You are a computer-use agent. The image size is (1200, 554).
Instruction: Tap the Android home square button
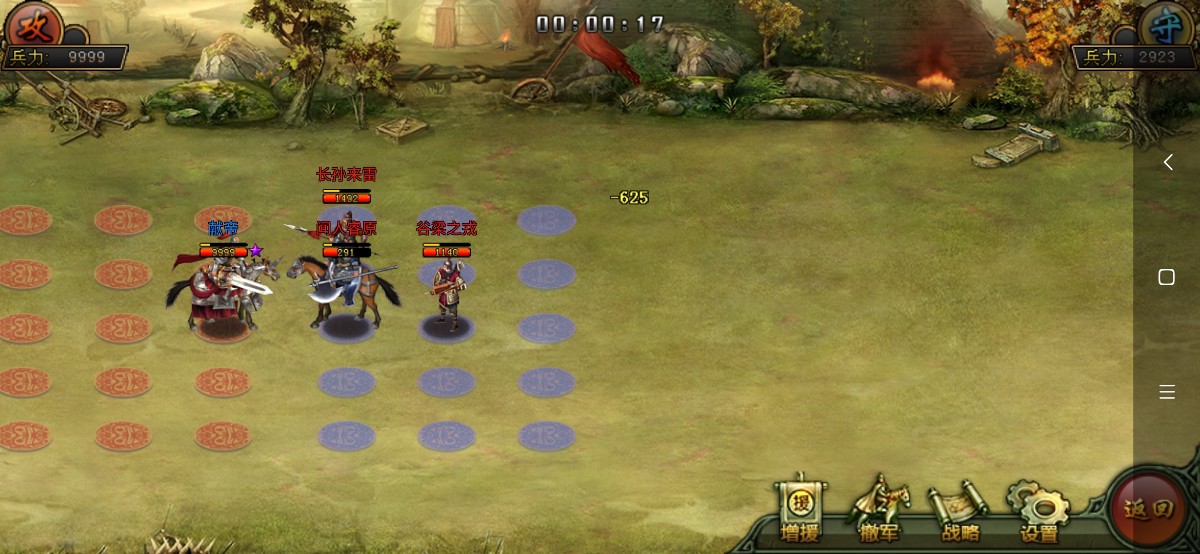tap(1167, 277)
